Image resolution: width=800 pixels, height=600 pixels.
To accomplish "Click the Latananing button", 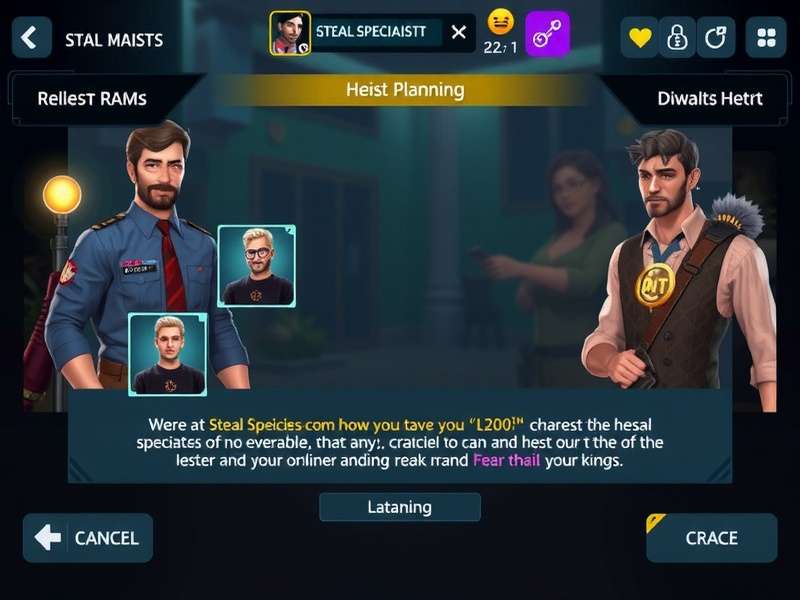I will (399, 507).
